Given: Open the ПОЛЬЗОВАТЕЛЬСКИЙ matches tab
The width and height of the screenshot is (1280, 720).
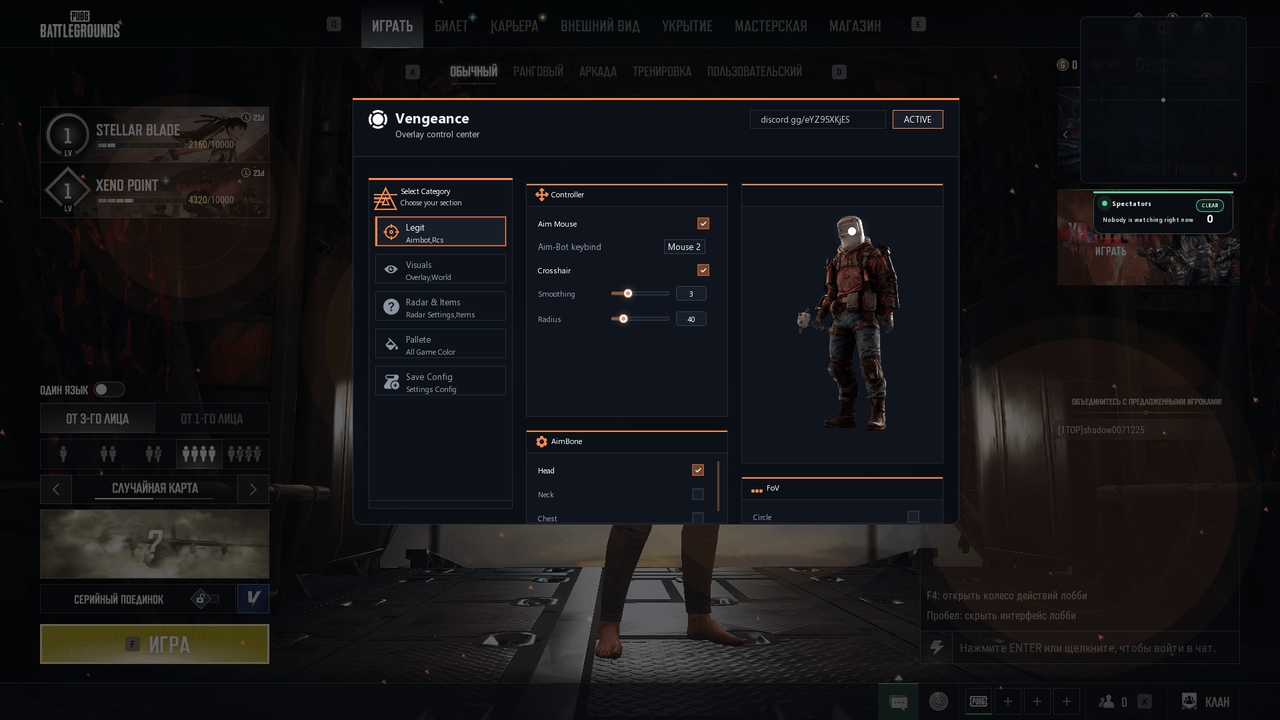Looking at the screenshot, I should 754,72.
